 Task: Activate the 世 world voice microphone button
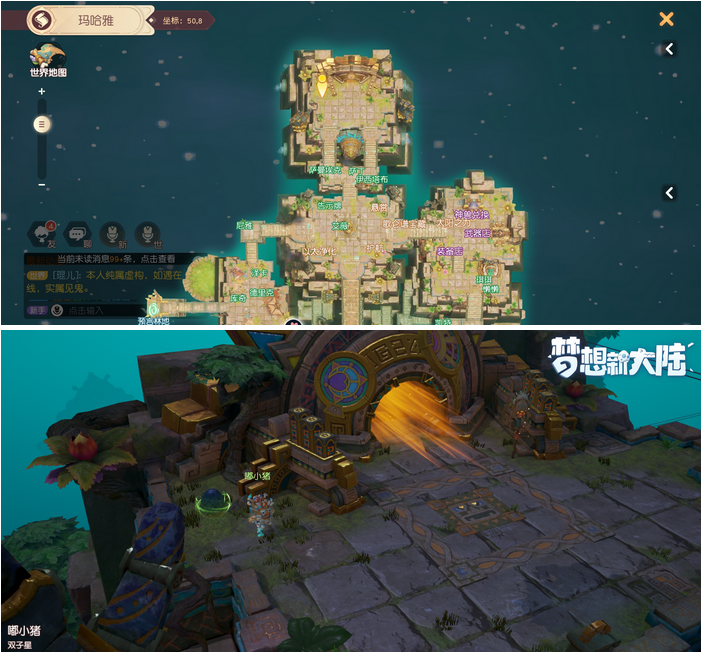tap(147, 234)
